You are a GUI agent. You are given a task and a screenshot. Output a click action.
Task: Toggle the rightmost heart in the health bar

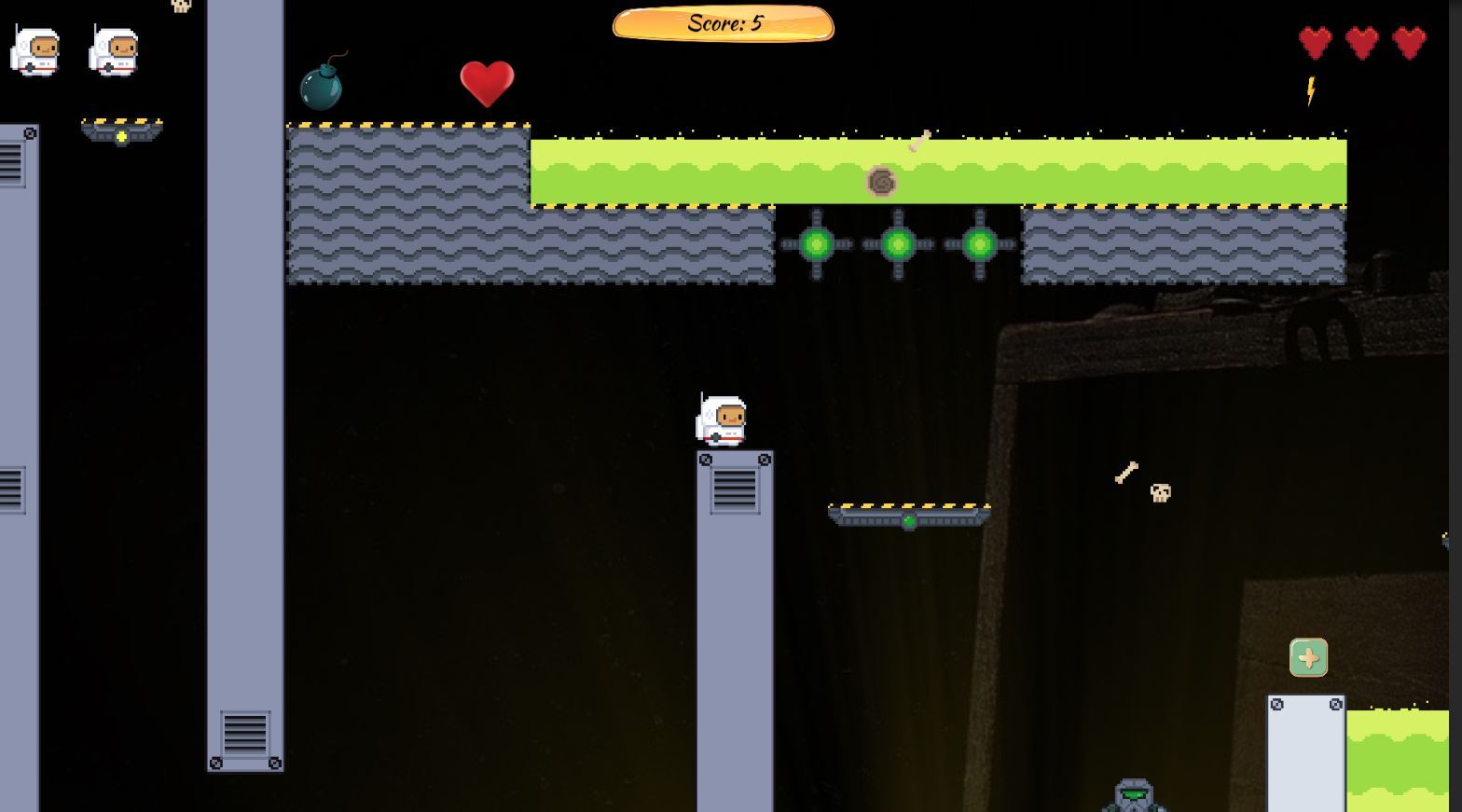1408,42
